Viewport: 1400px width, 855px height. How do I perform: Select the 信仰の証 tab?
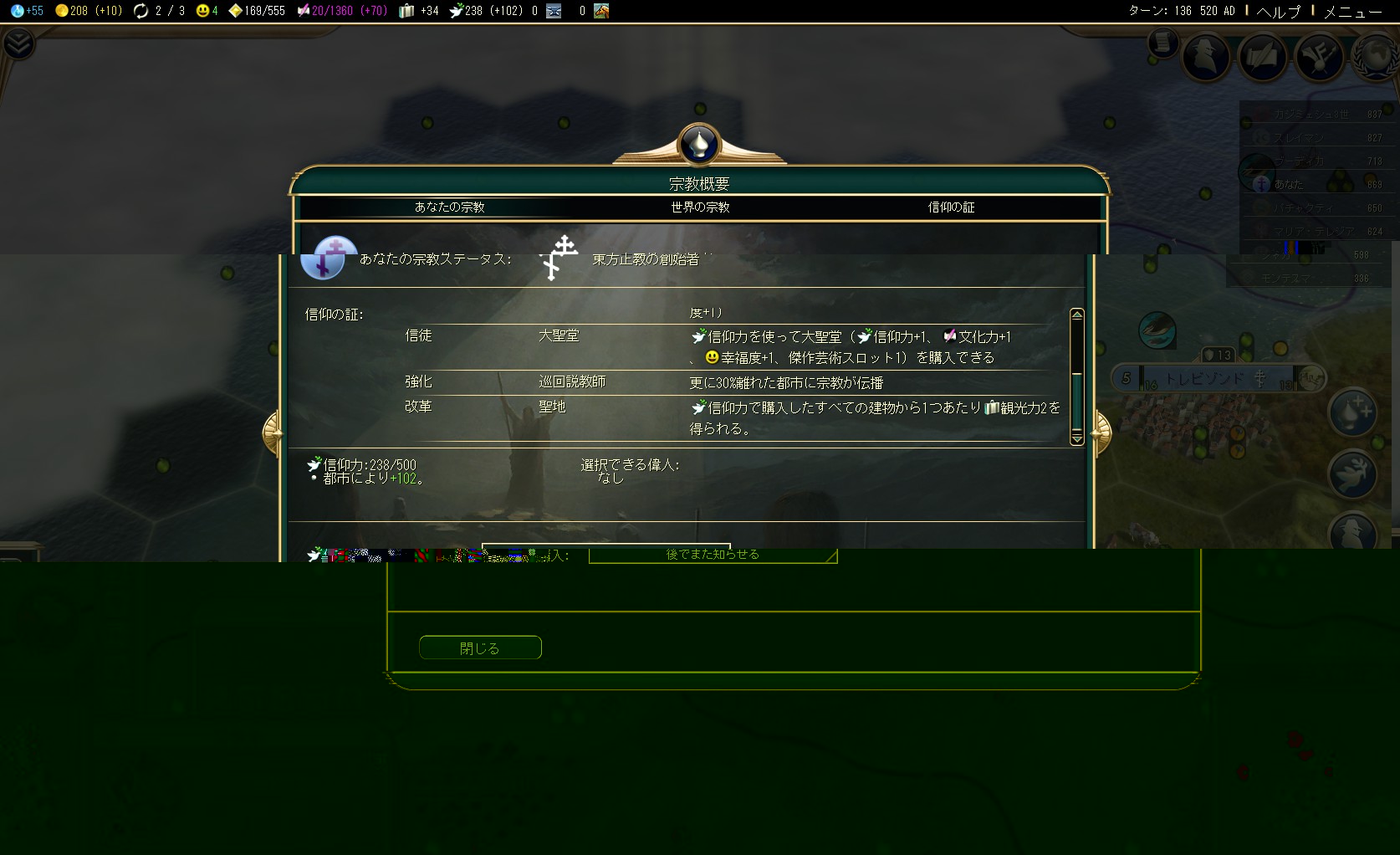point(951,207)
